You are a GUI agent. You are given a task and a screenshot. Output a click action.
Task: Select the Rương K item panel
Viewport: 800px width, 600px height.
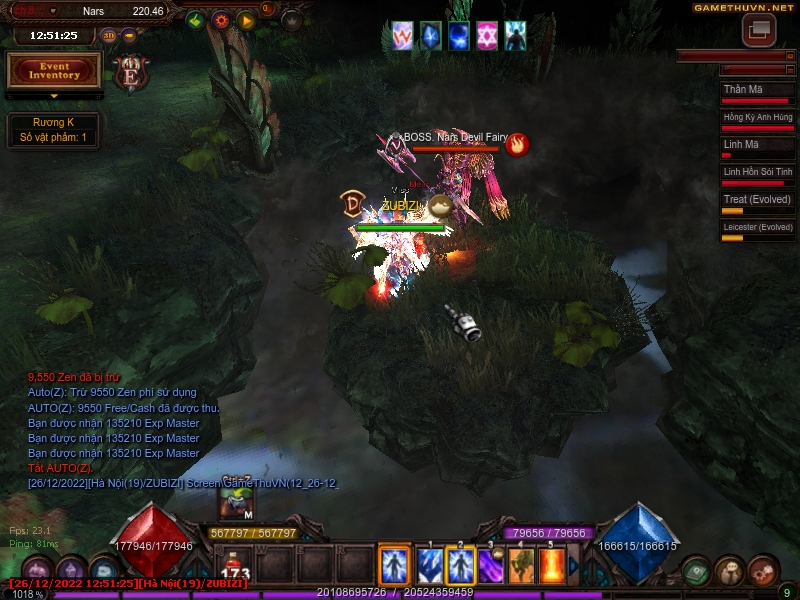pyautogui.click(x=53, y=130)
